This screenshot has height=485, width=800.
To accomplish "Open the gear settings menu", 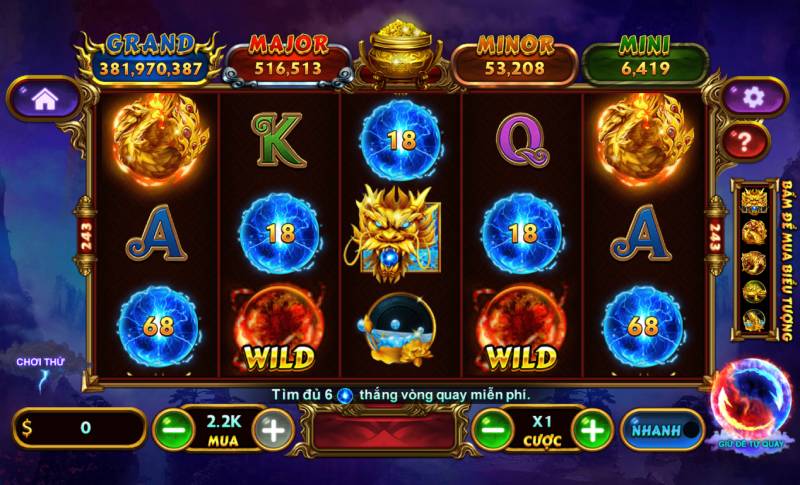I will point(752,97).
